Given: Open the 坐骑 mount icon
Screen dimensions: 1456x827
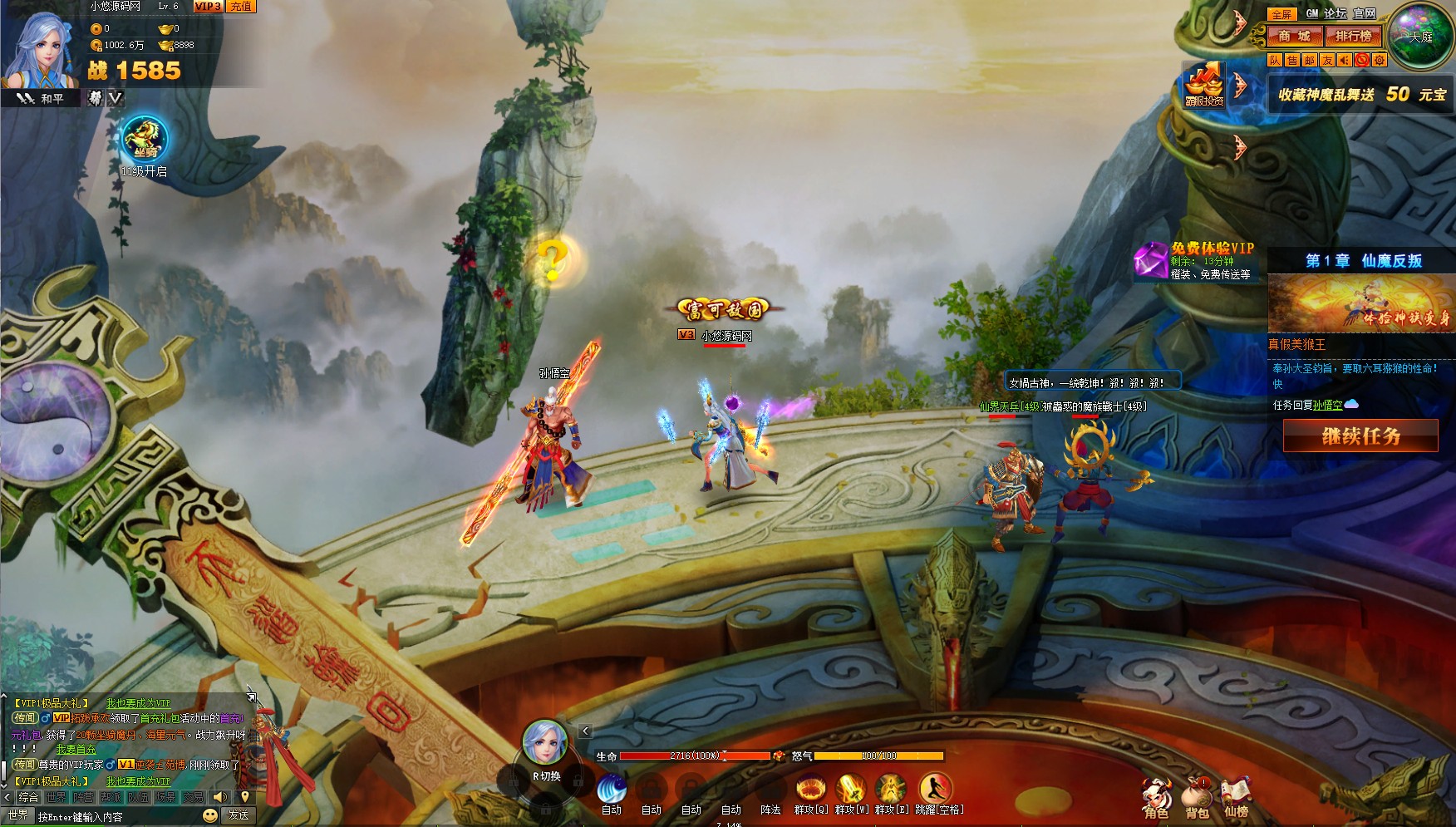Looking at the screenshot, I should tap(145, 140).
